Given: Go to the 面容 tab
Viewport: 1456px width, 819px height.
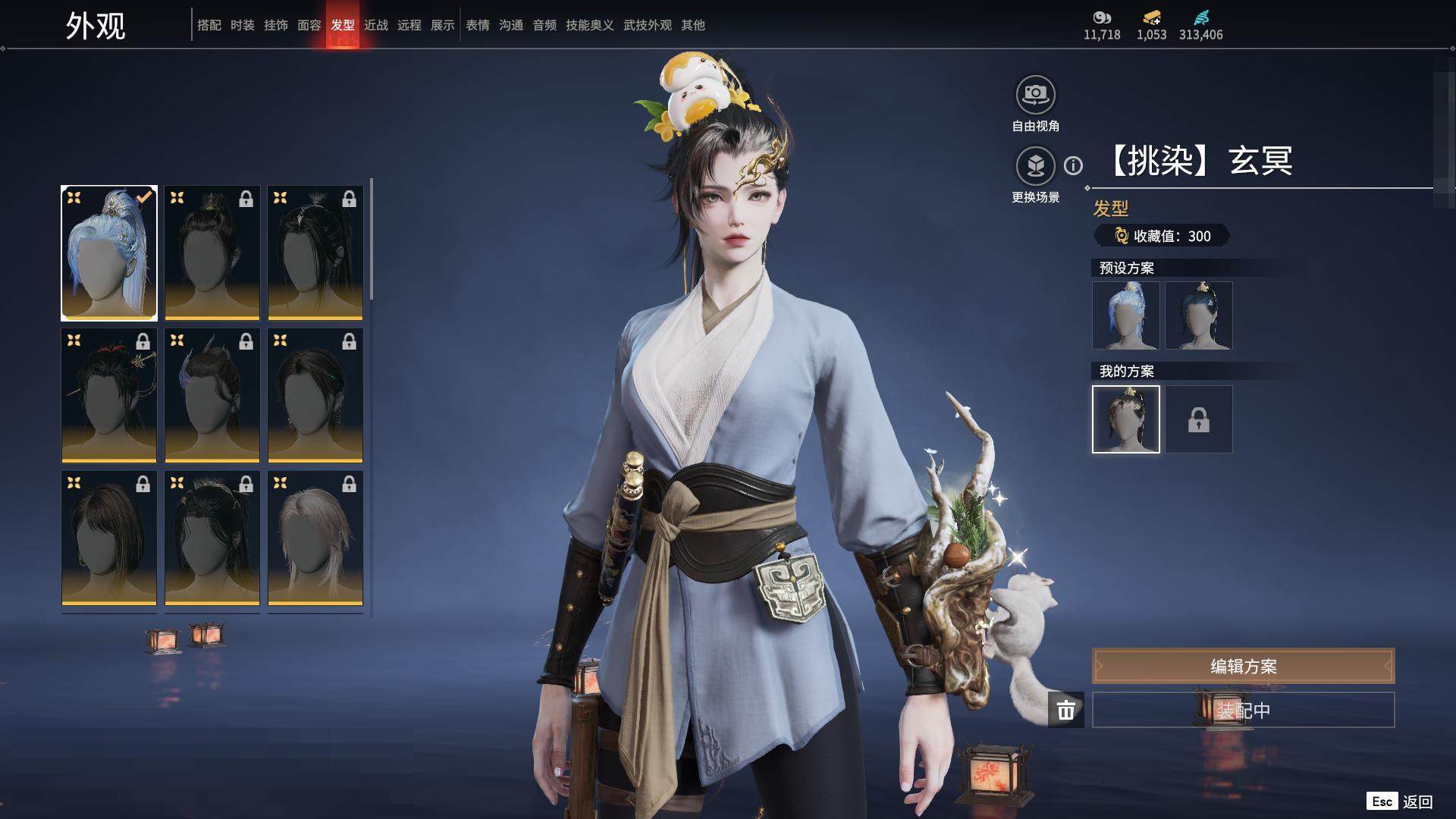Looking at the screenshot, I should (309, 25).
